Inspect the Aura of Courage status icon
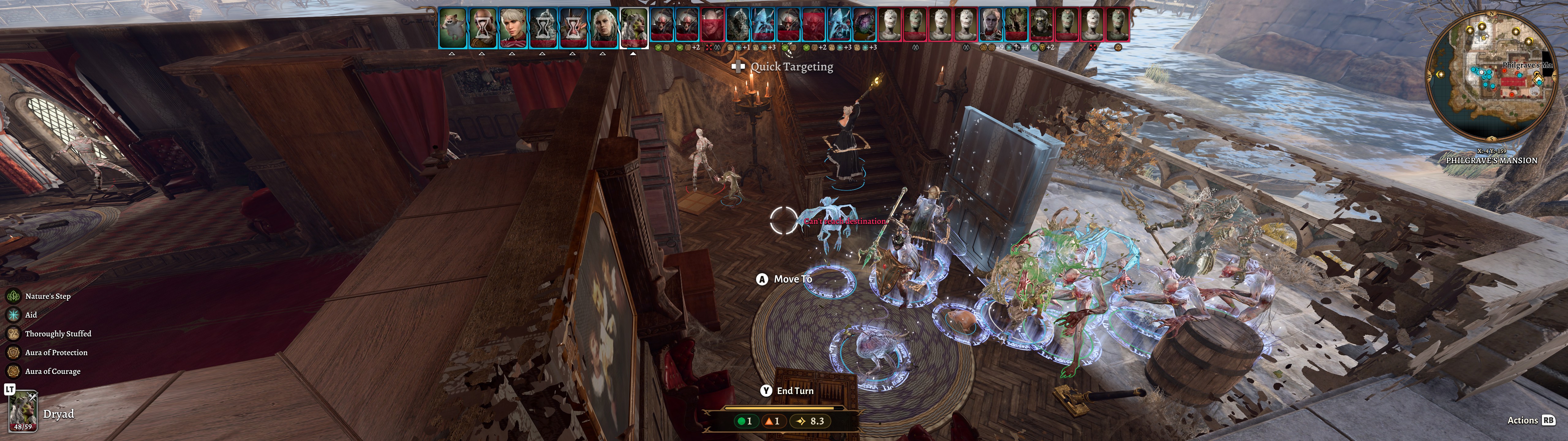 point(13,371)
